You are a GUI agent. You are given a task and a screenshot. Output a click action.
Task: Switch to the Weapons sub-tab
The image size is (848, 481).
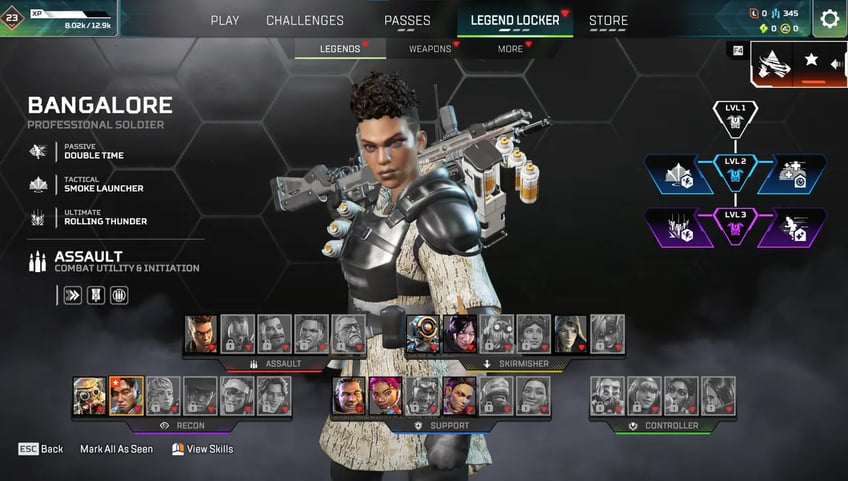pyautogui.click(x=430, y=48)
